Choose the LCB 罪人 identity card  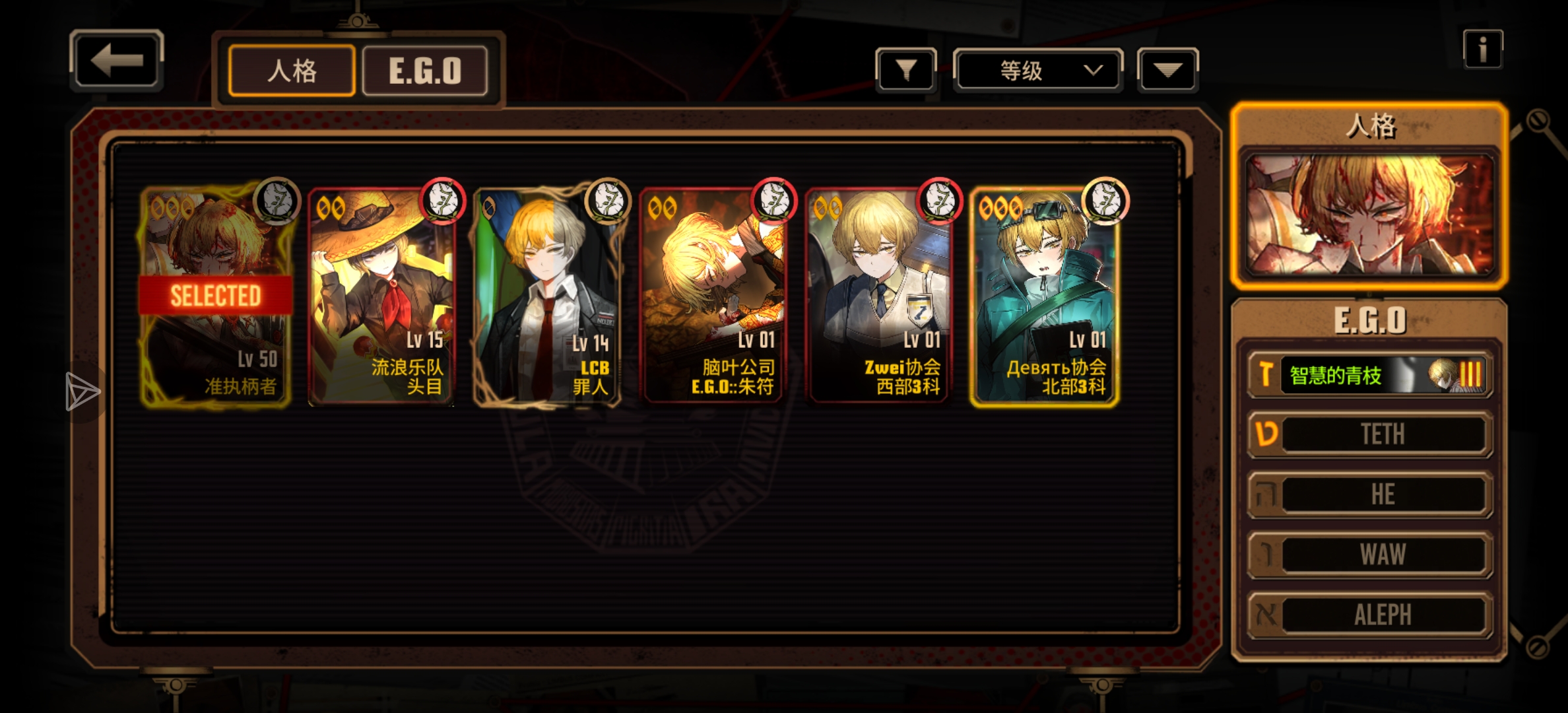548,297
